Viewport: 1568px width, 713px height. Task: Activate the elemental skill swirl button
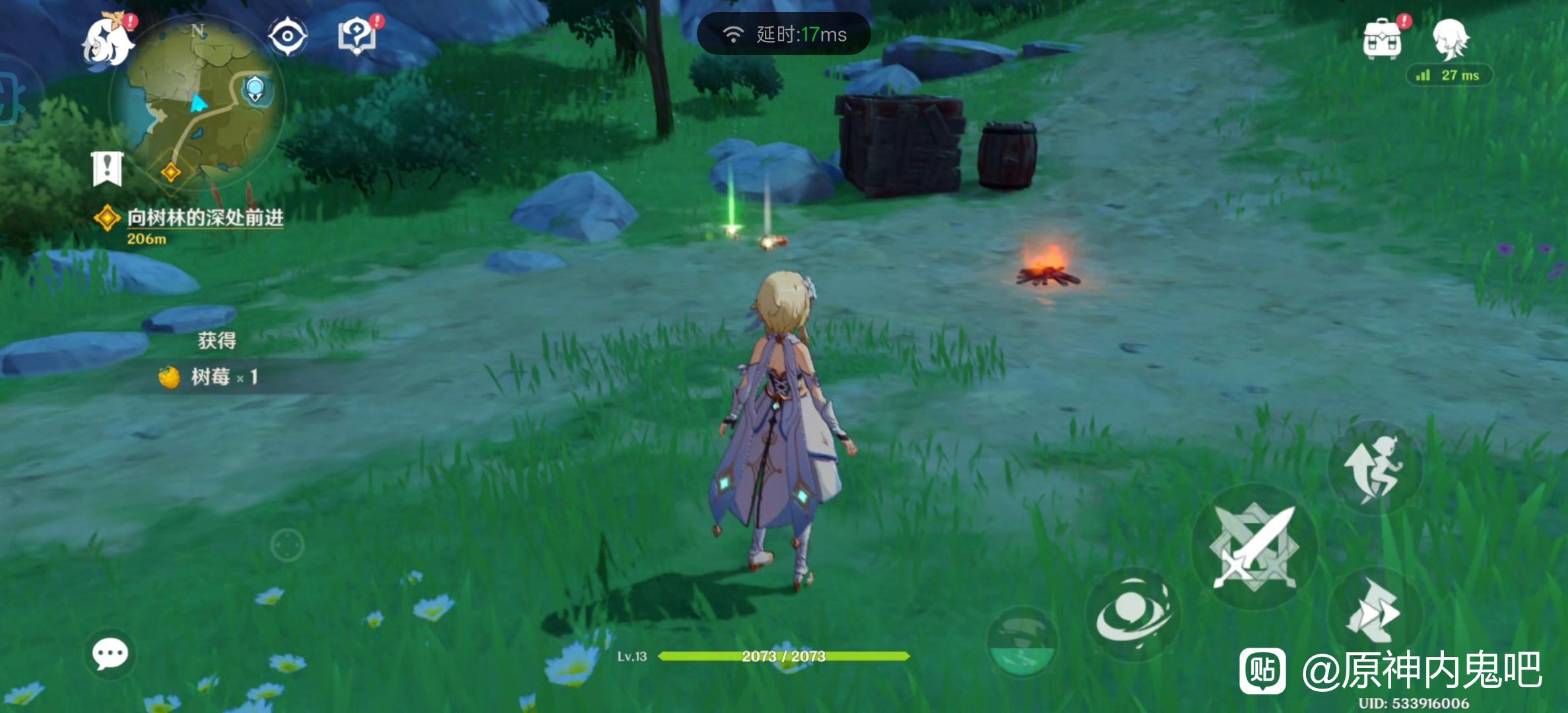tap(1132, 614)
